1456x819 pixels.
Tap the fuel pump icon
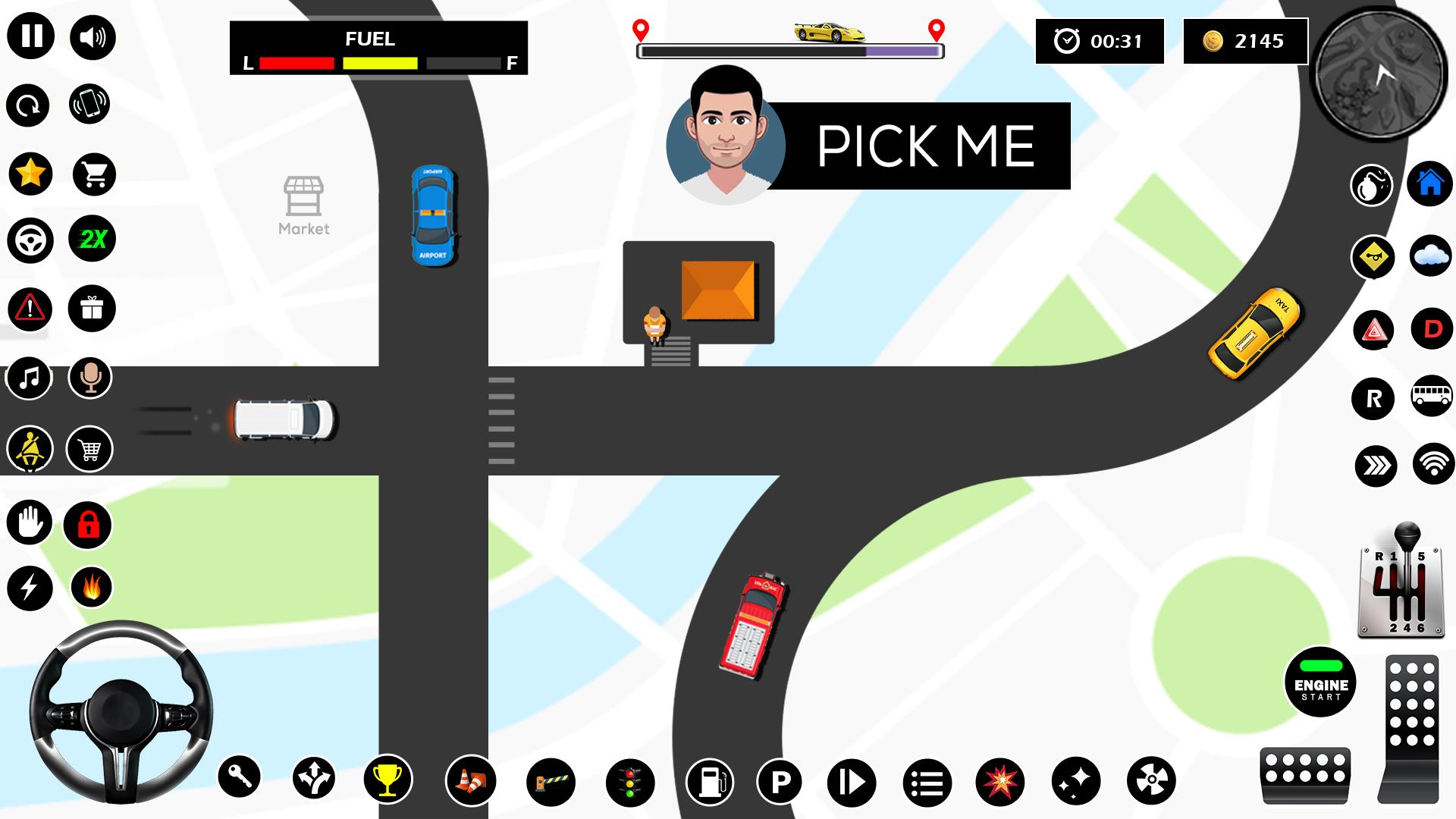click(710, 781)
